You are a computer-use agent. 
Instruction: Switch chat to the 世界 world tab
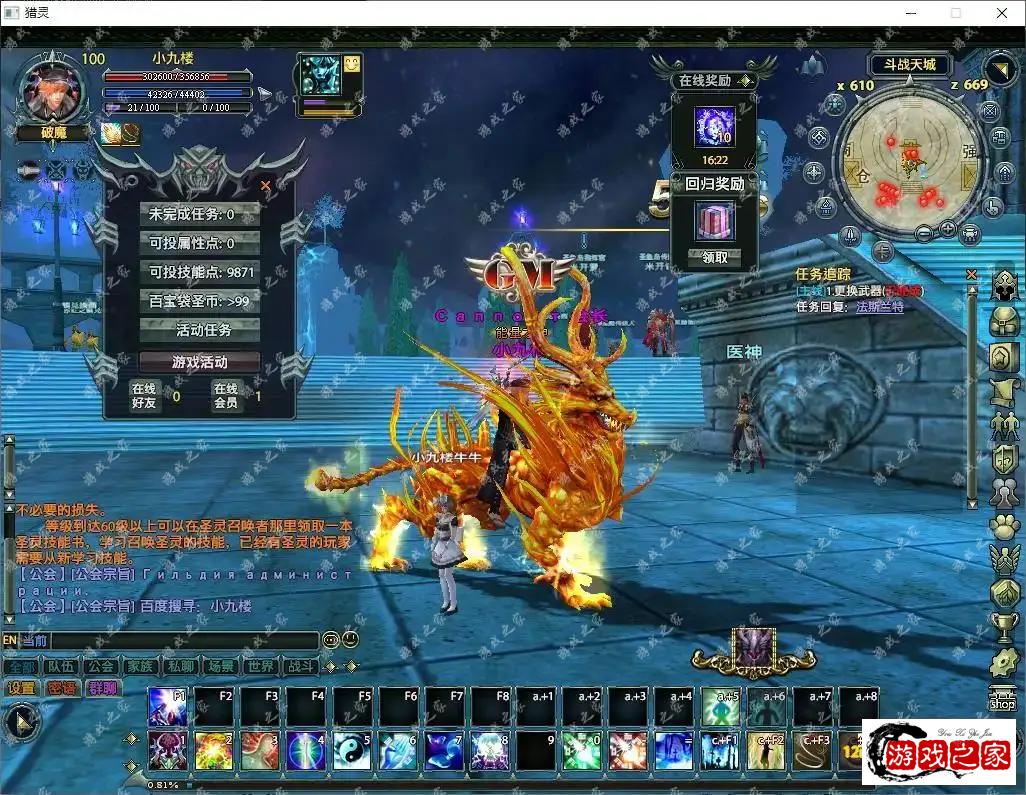260,666
